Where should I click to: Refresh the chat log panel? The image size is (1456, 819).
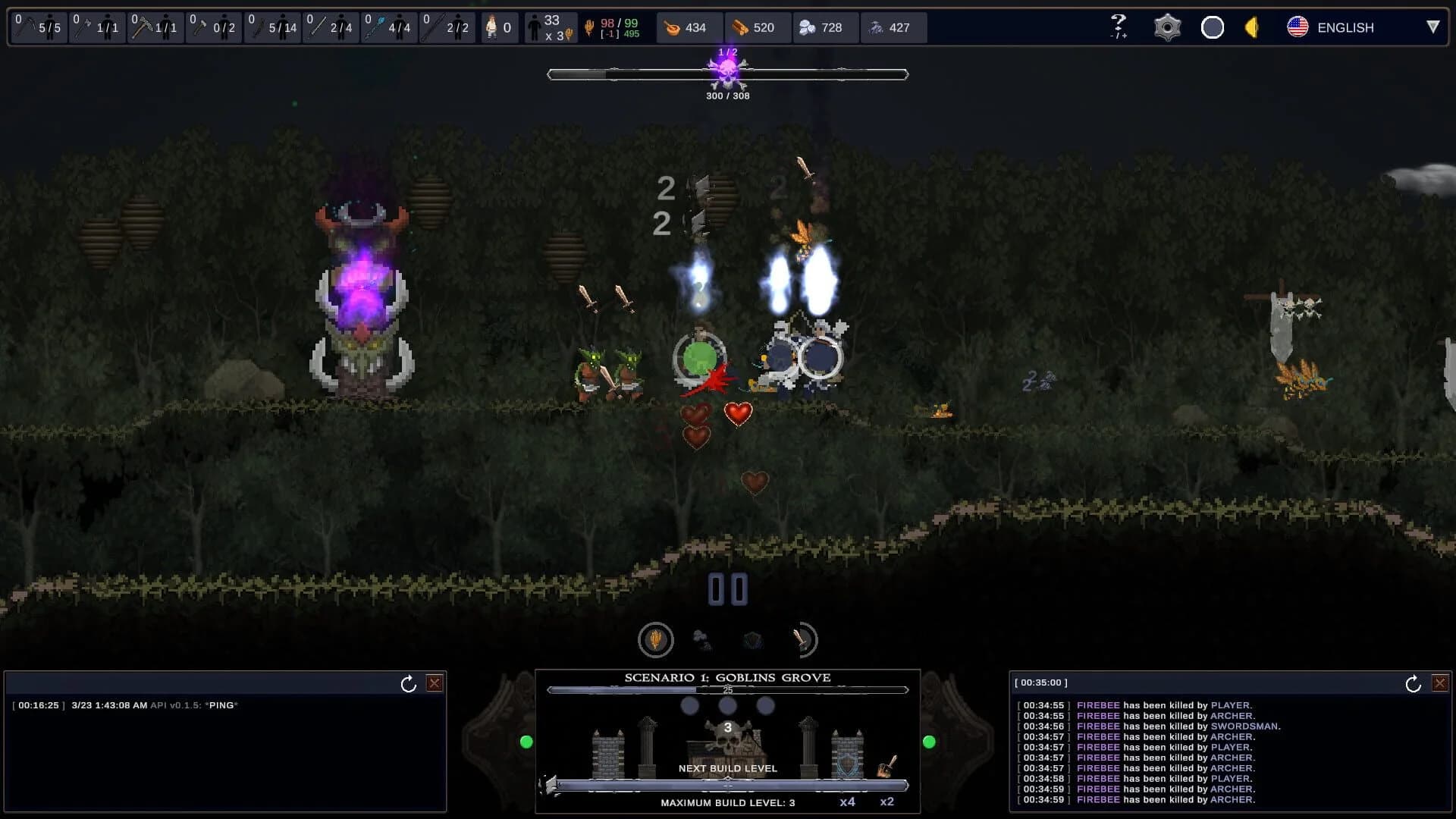pos(408,682)
